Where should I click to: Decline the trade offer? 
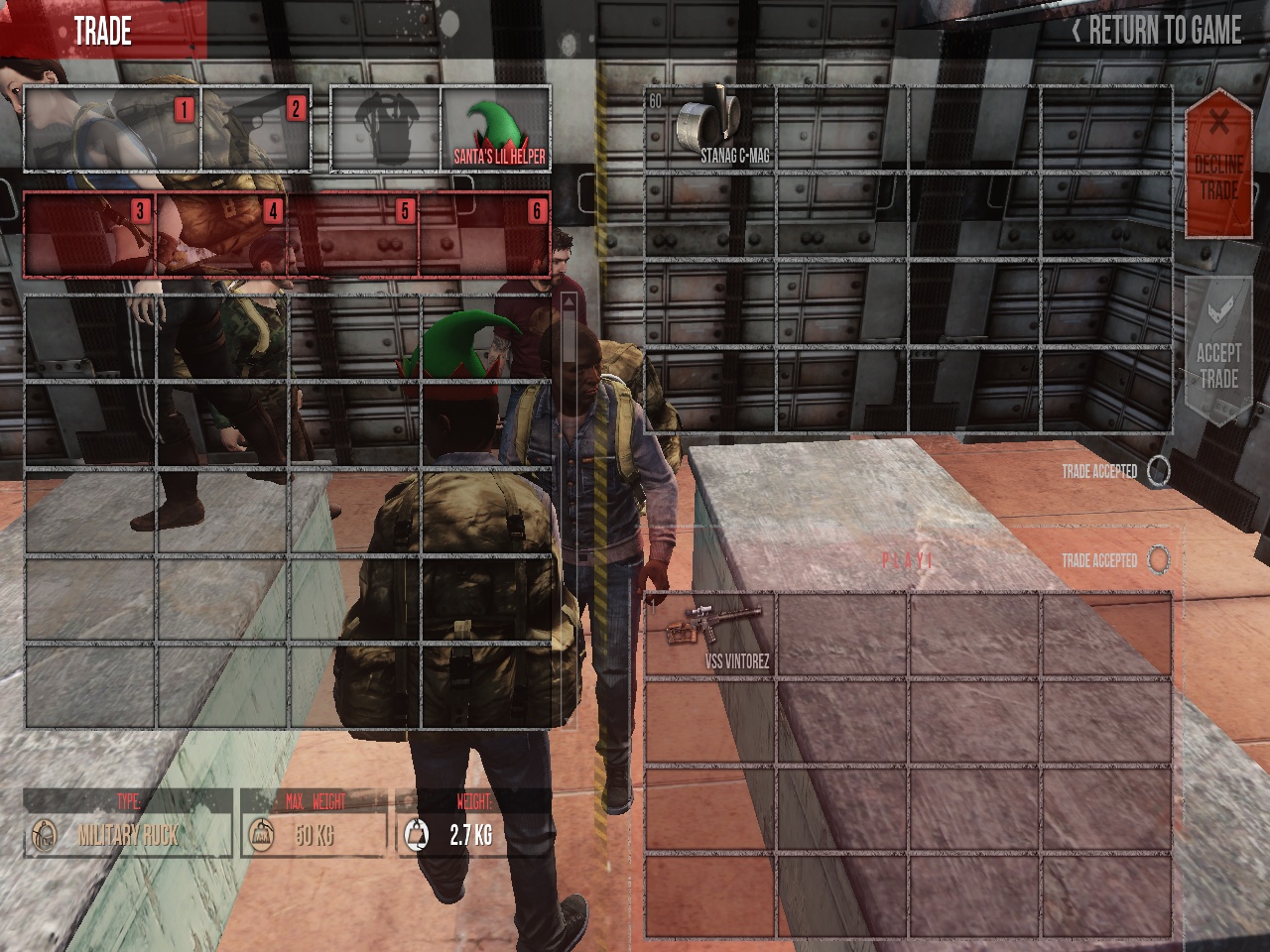point(1218,164)
